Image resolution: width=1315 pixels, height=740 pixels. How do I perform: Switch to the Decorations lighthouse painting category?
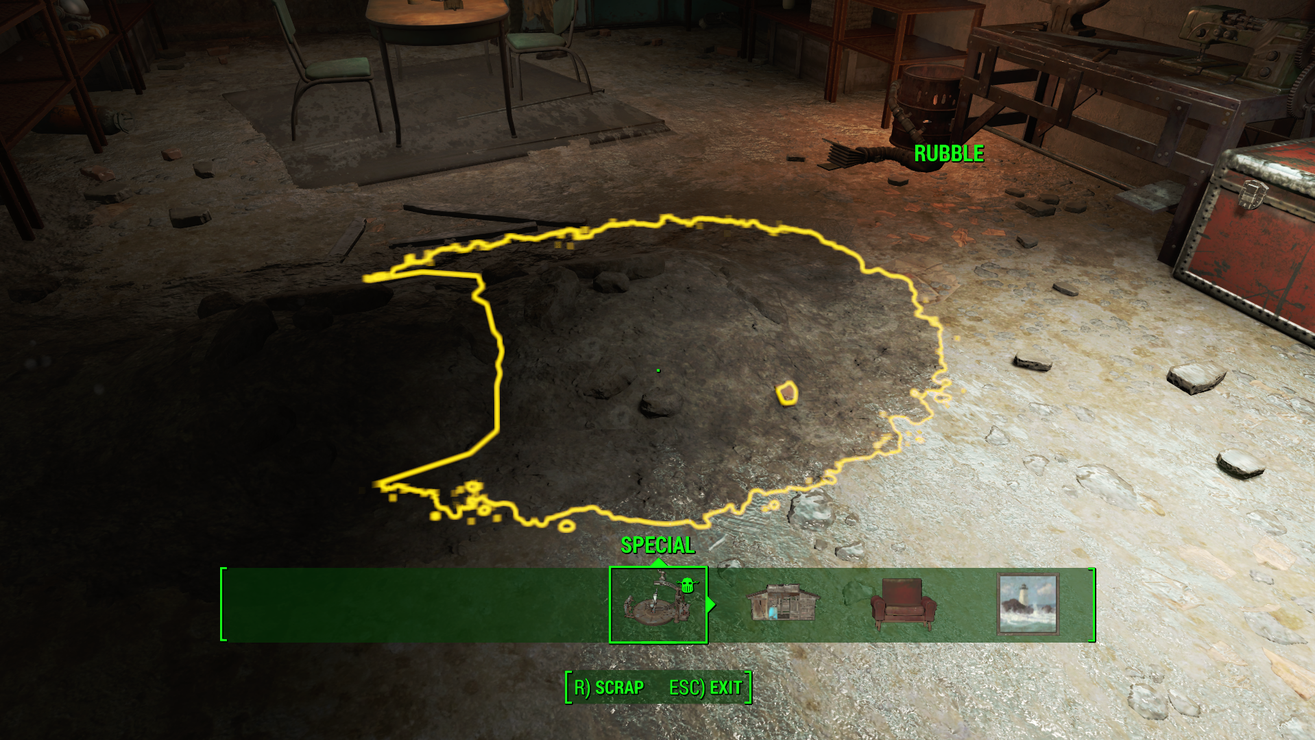(x=1027, y=604)
